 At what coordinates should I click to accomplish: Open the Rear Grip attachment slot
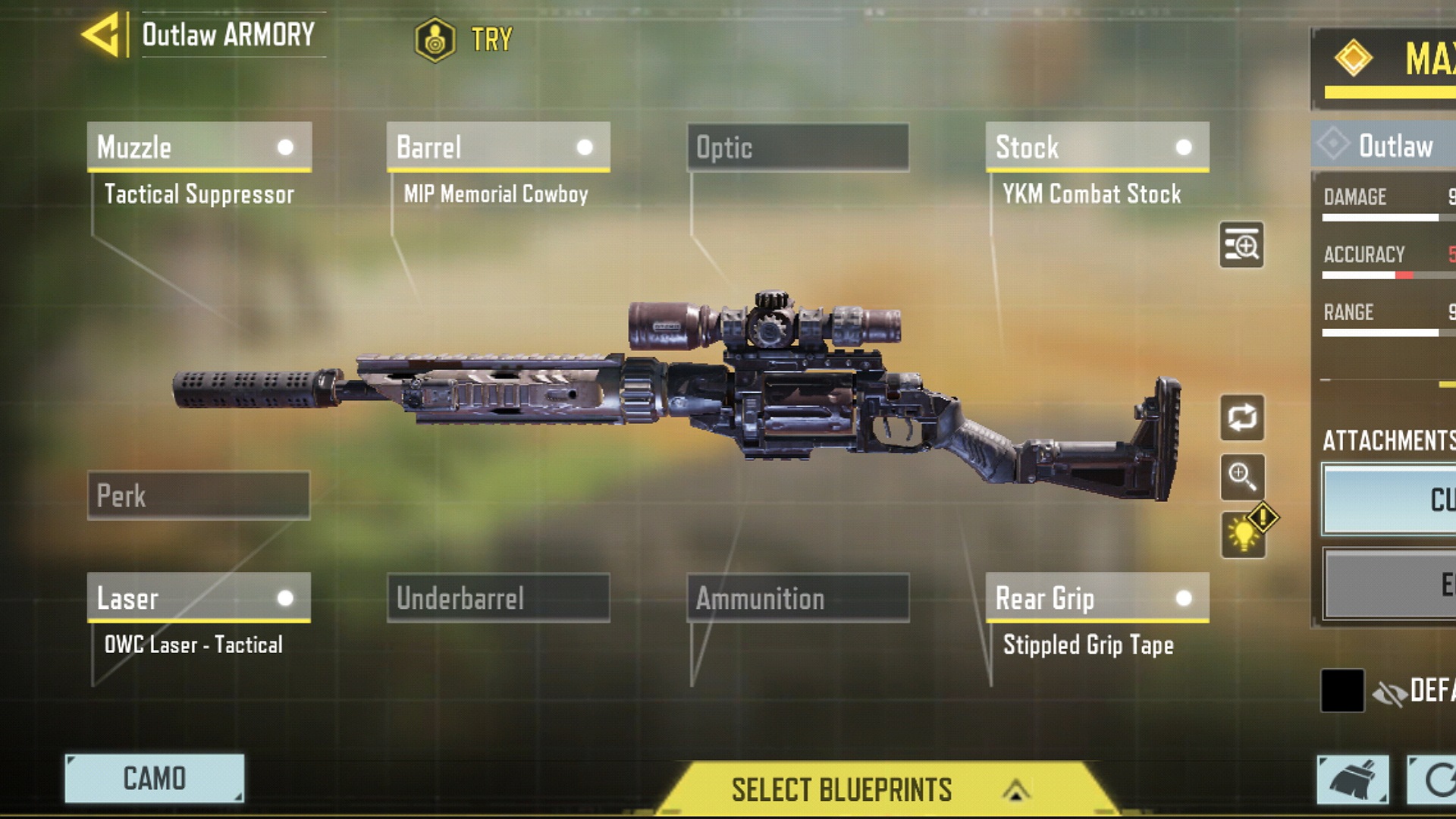[x=1097, y=598]
